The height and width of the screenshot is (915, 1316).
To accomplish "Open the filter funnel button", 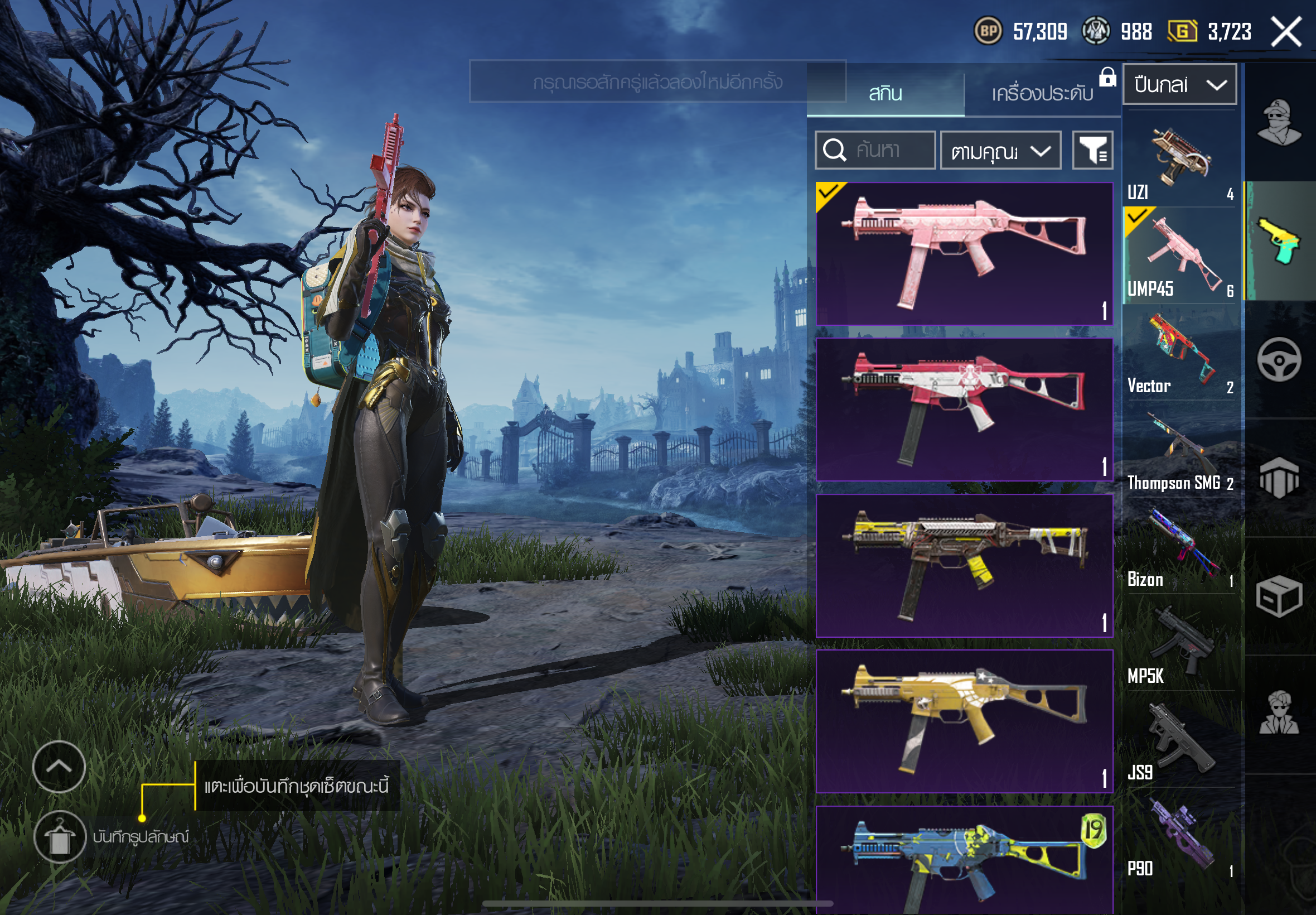I will [x=1092, y=151].
